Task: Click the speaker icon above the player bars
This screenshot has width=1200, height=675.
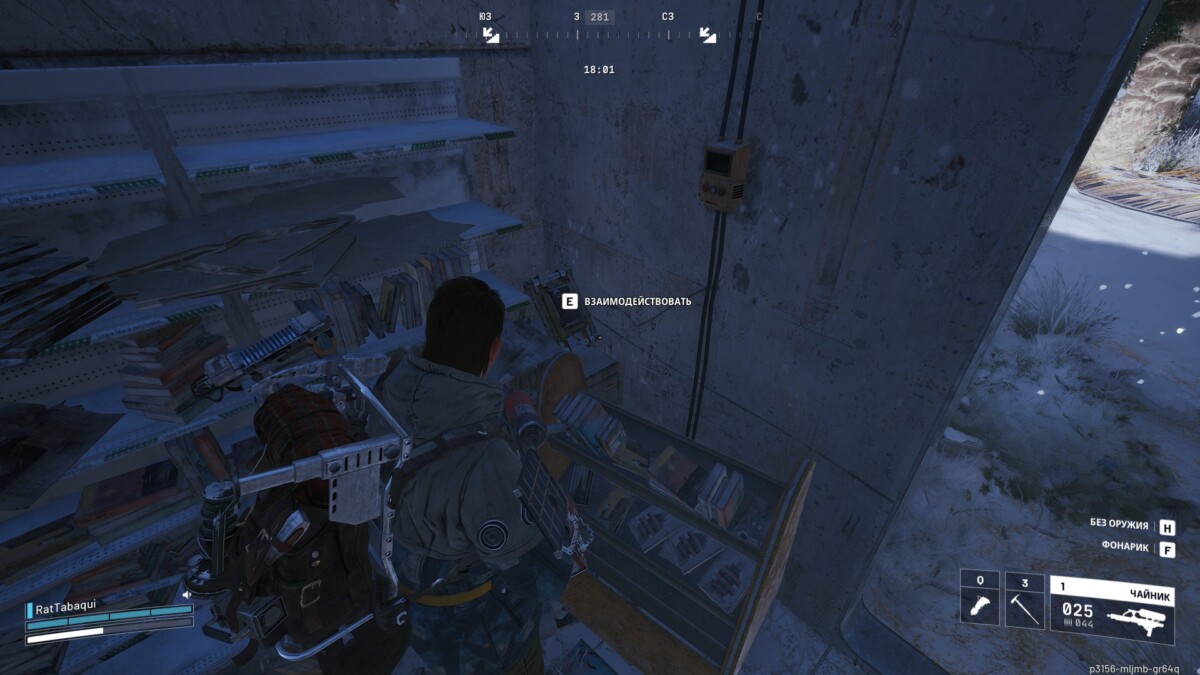Action: tap(186, 595)
